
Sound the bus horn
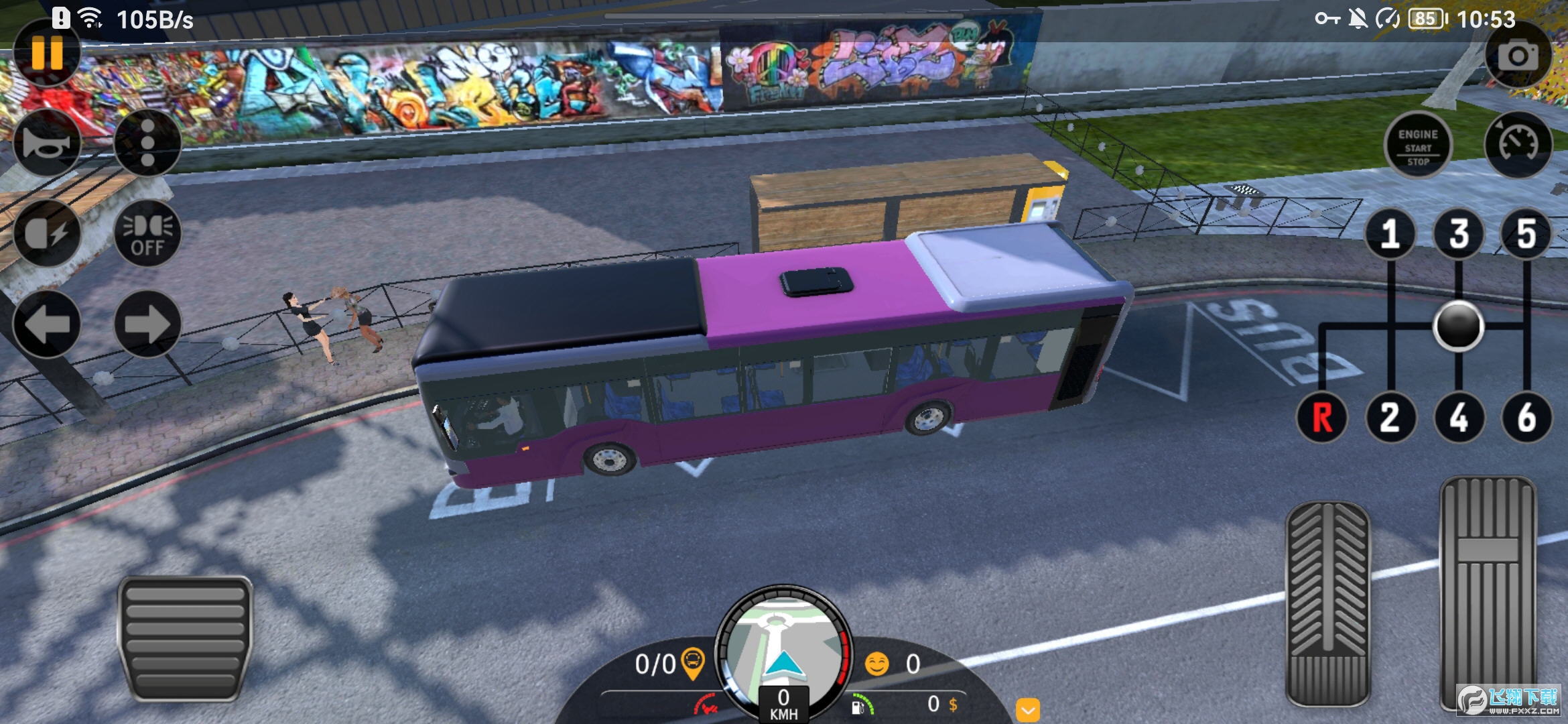coord(47,143)
